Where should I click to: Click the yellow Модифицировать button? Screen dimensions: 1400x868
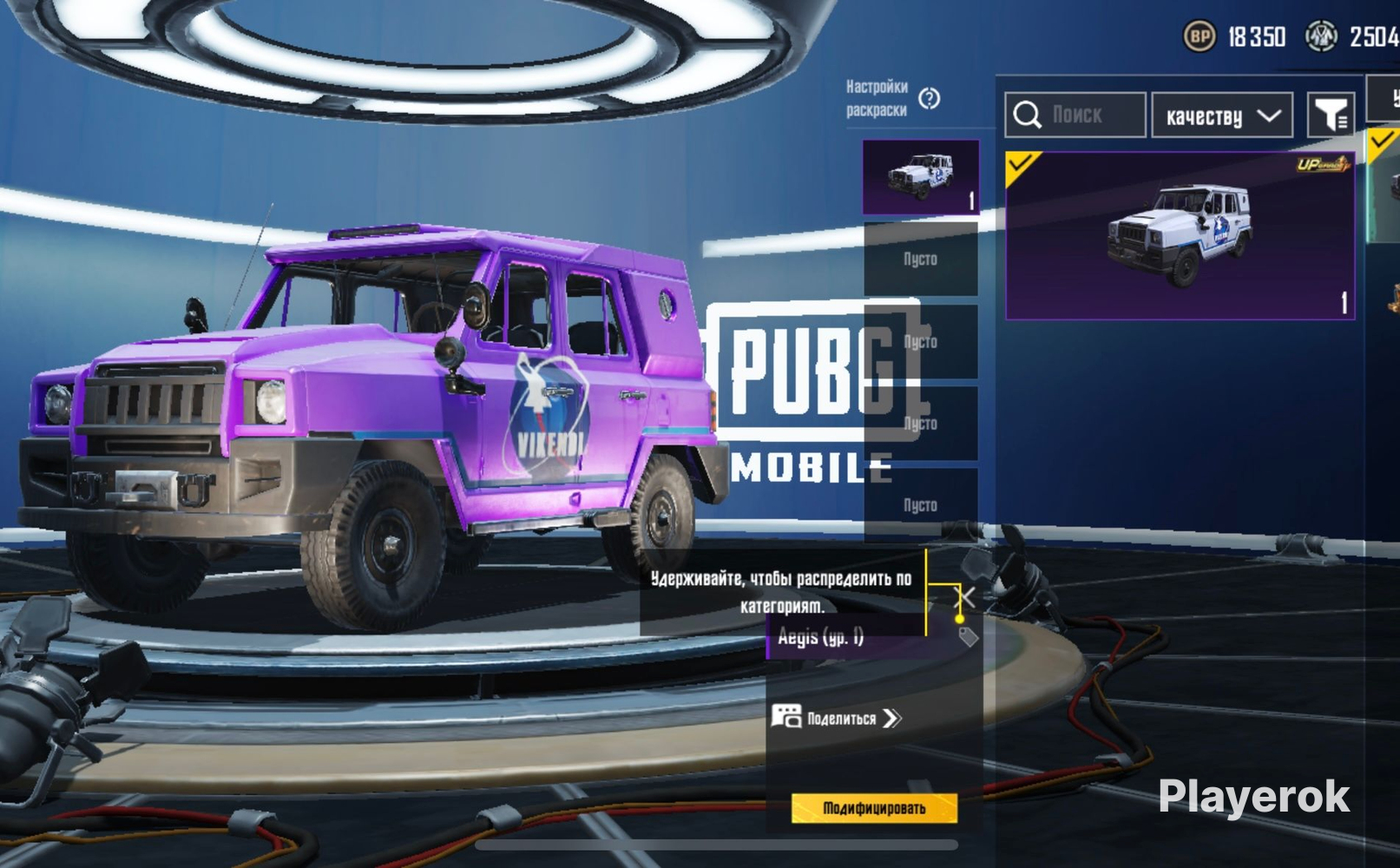click(874, 808)
